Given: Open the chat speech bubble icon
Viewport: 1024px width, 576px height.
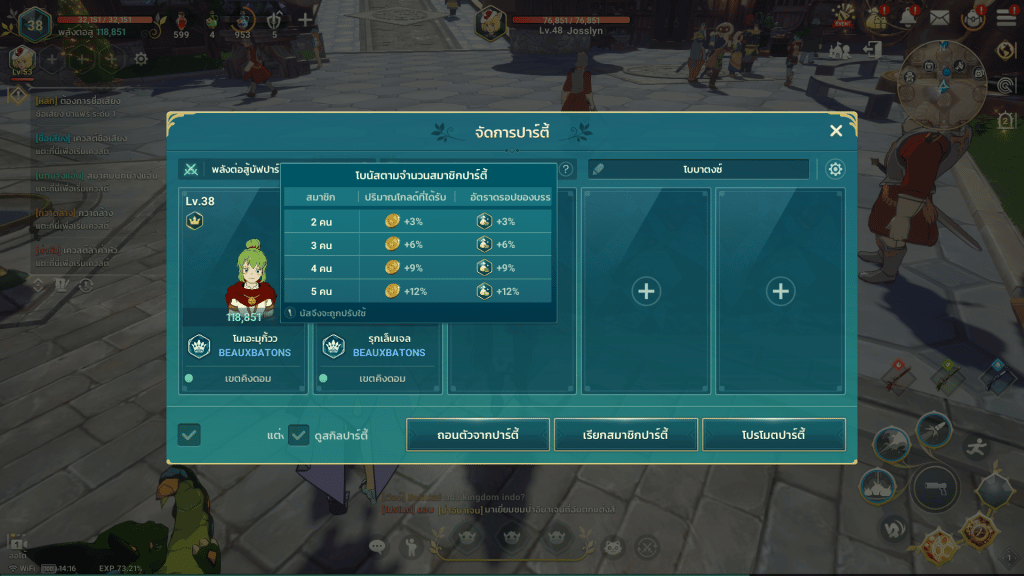Looking at the screenshot, I should click(377, 546).
